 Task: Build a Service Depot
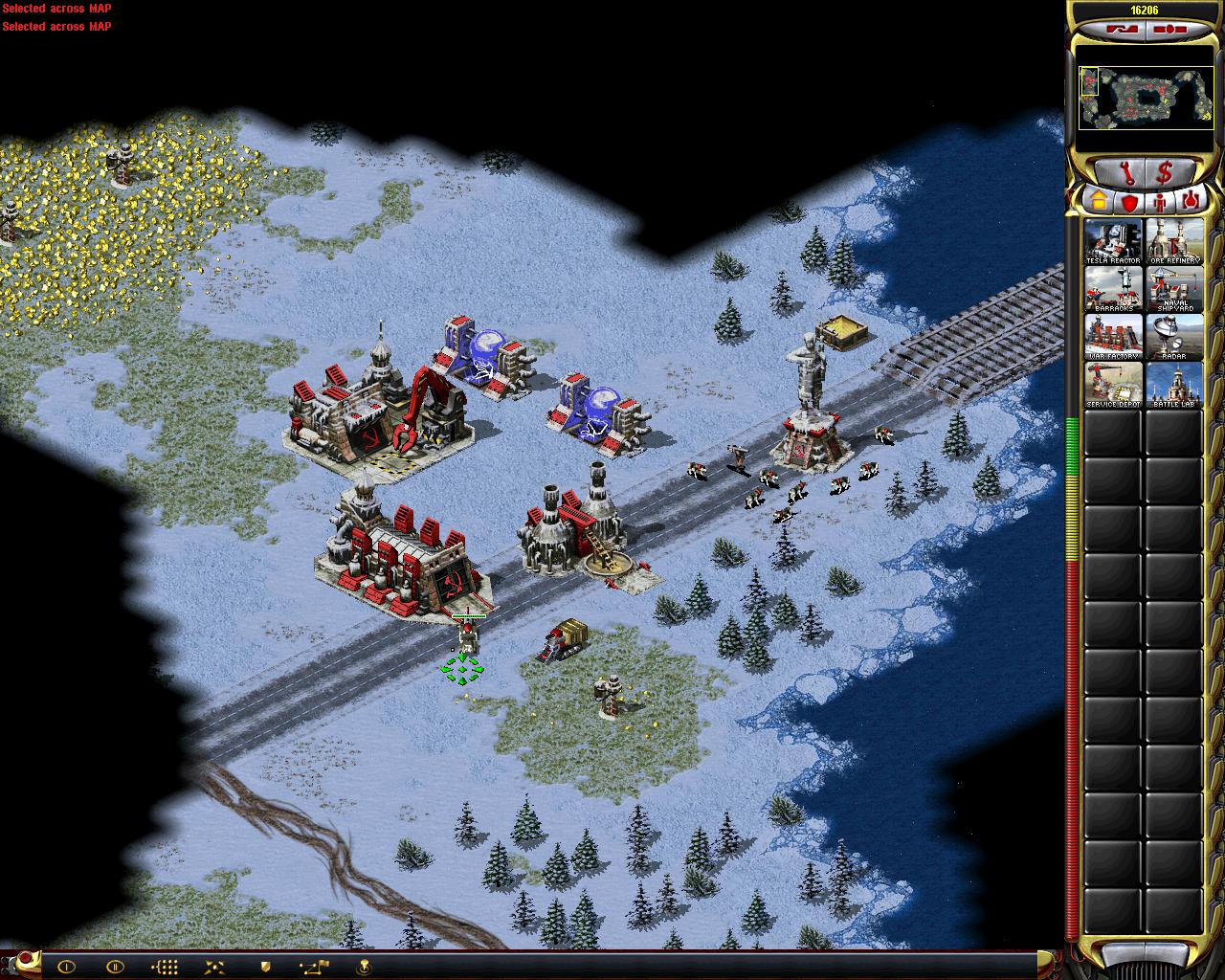click(x=1113, y=385)
